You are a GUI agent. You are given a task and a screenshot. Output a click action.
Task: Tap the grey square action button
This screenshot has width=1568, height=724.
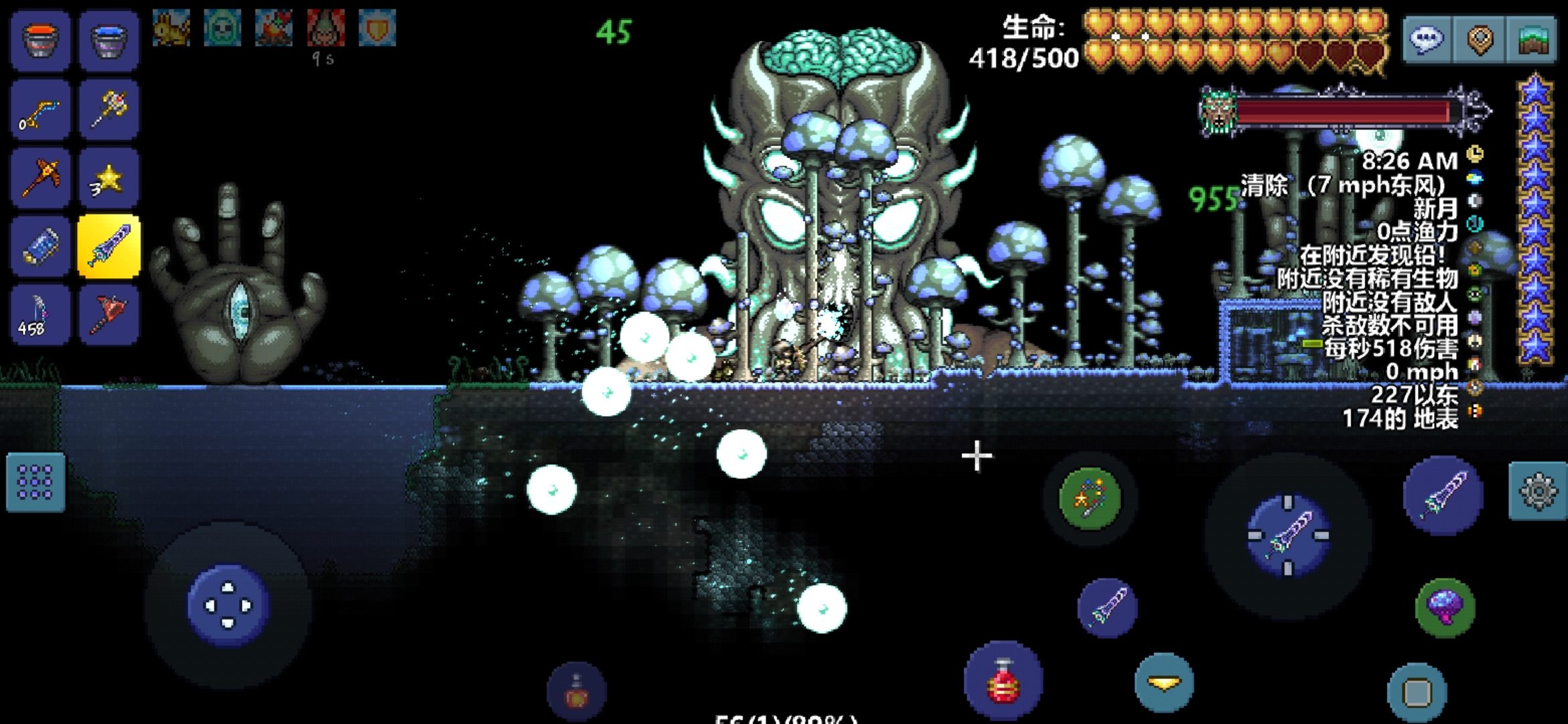coord(1417,692)
